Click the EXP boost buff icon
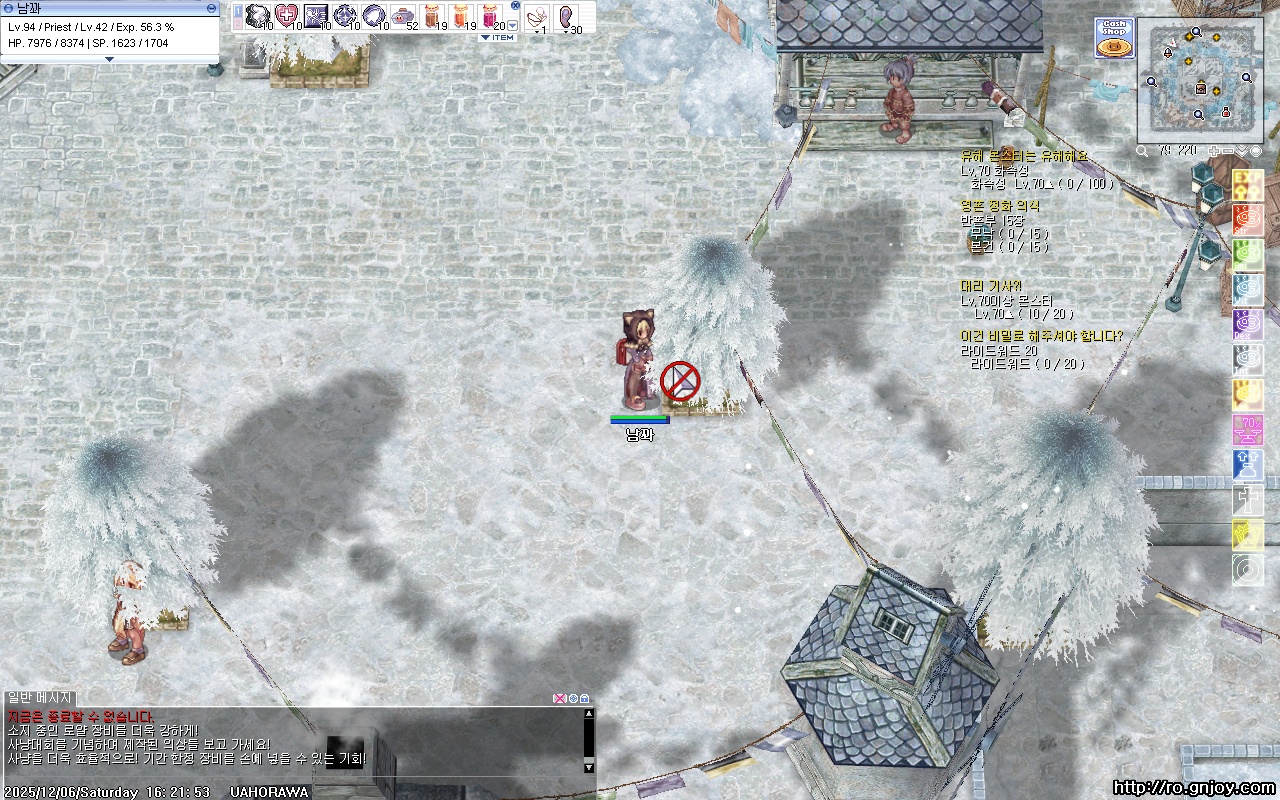 (x=1247, y=184)
